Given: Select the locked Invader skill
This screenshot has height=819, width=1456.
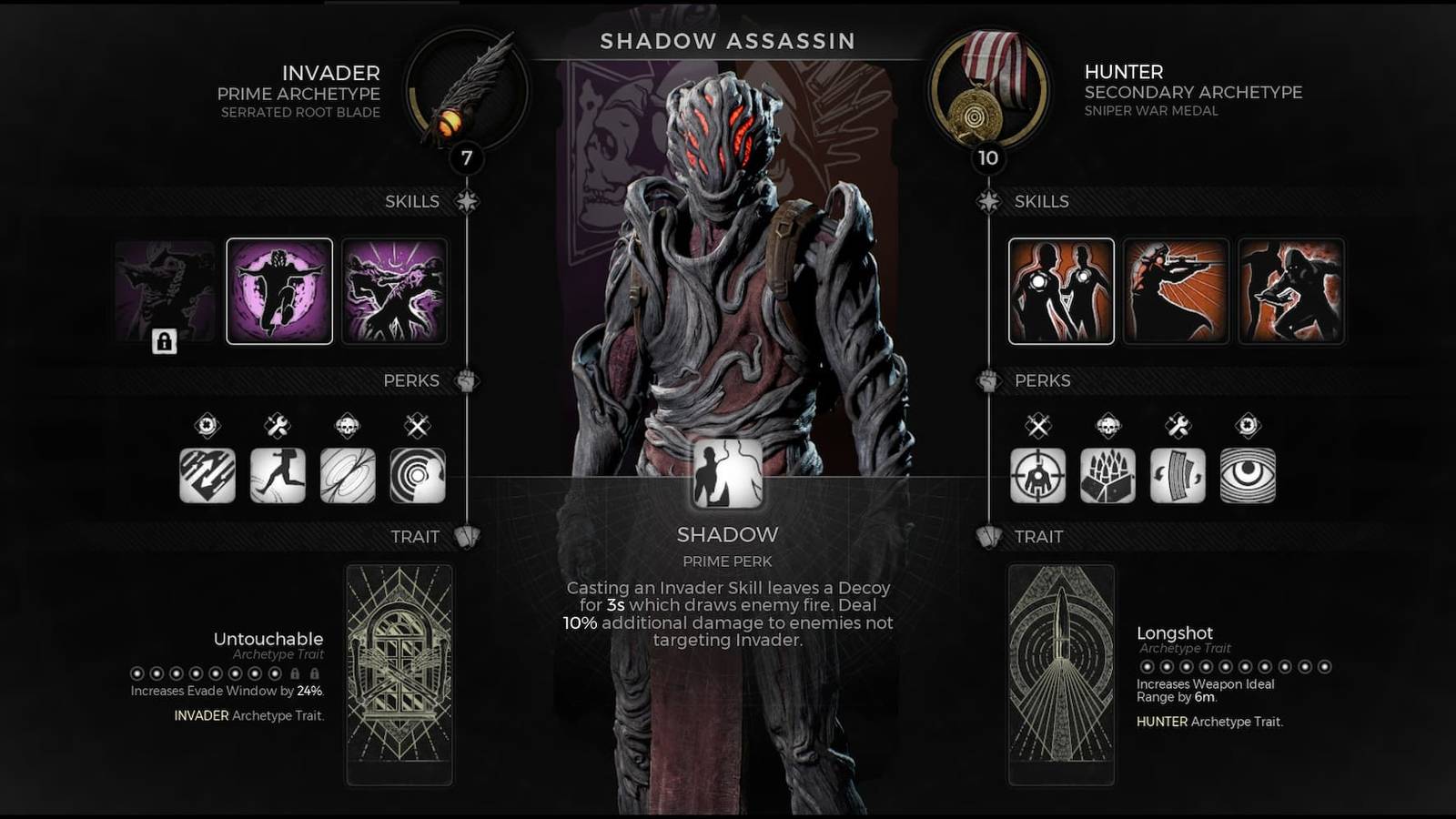Looking at the screenshot, I should coord(164,290).
